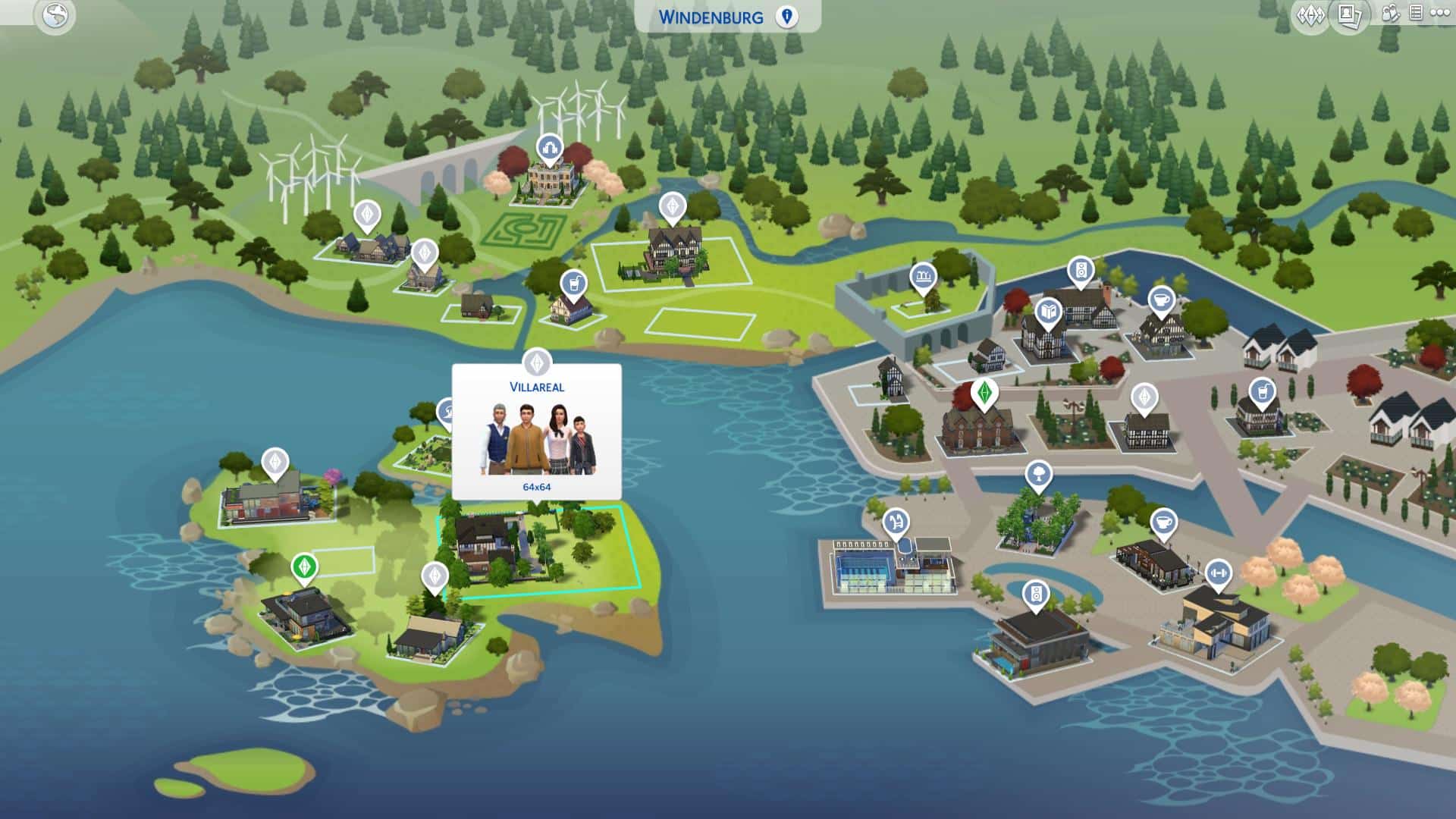Open the world selection globe button
Screen dimensions: 1456x819
[x=55, y=16]
